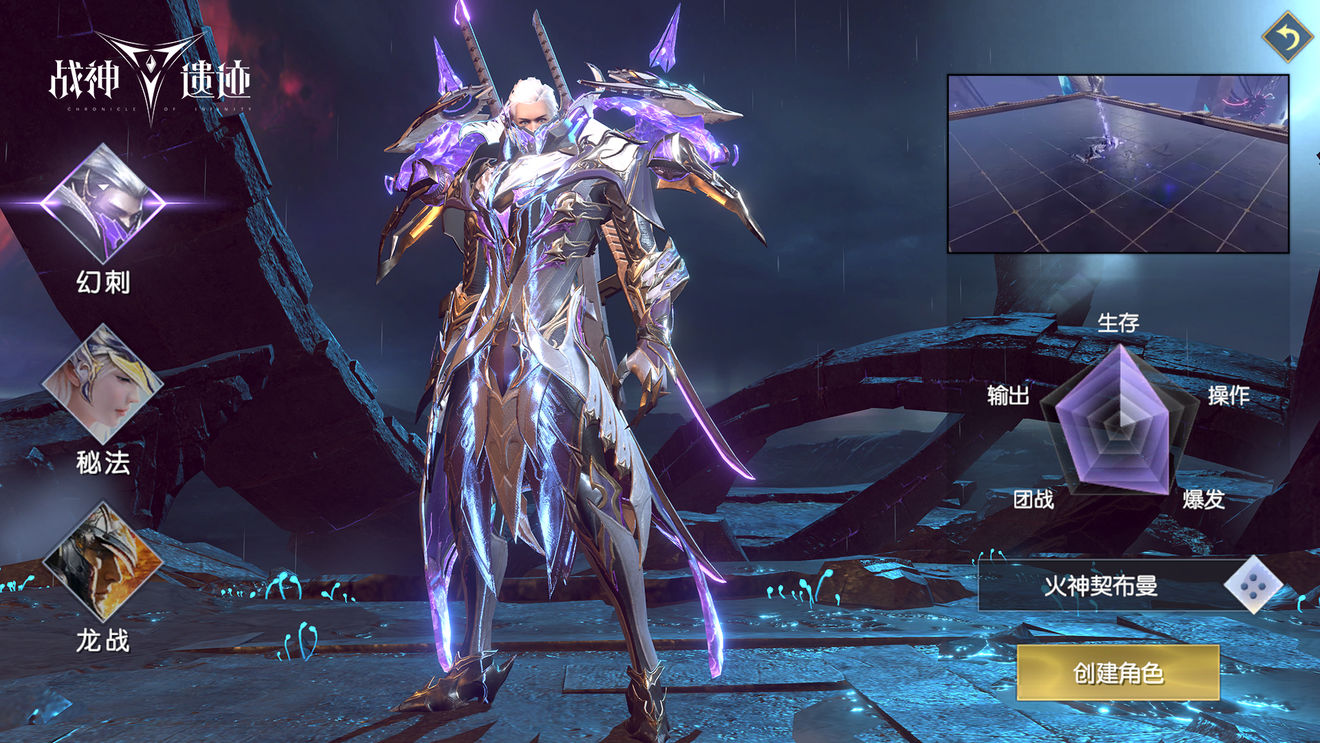Viewport: 1320px width, 743px height.
Task: Choose the 秘法 mage class portrait
Action: (103, 383)
